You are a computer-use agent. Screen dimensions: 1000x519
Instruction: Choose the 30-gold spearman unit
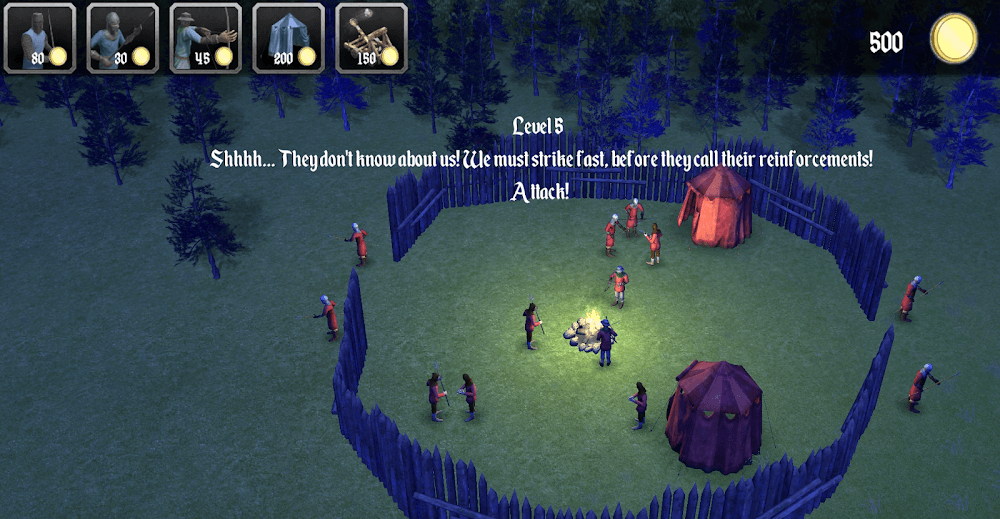[123, 38]
